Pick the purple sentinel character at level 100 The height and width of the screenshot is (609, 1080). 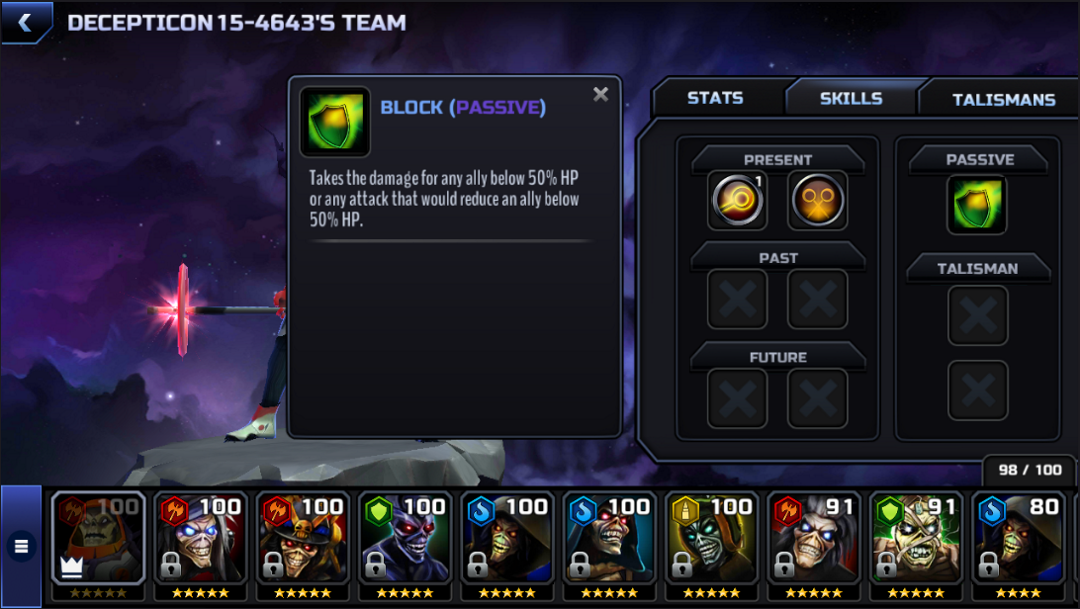pos(404,538)
